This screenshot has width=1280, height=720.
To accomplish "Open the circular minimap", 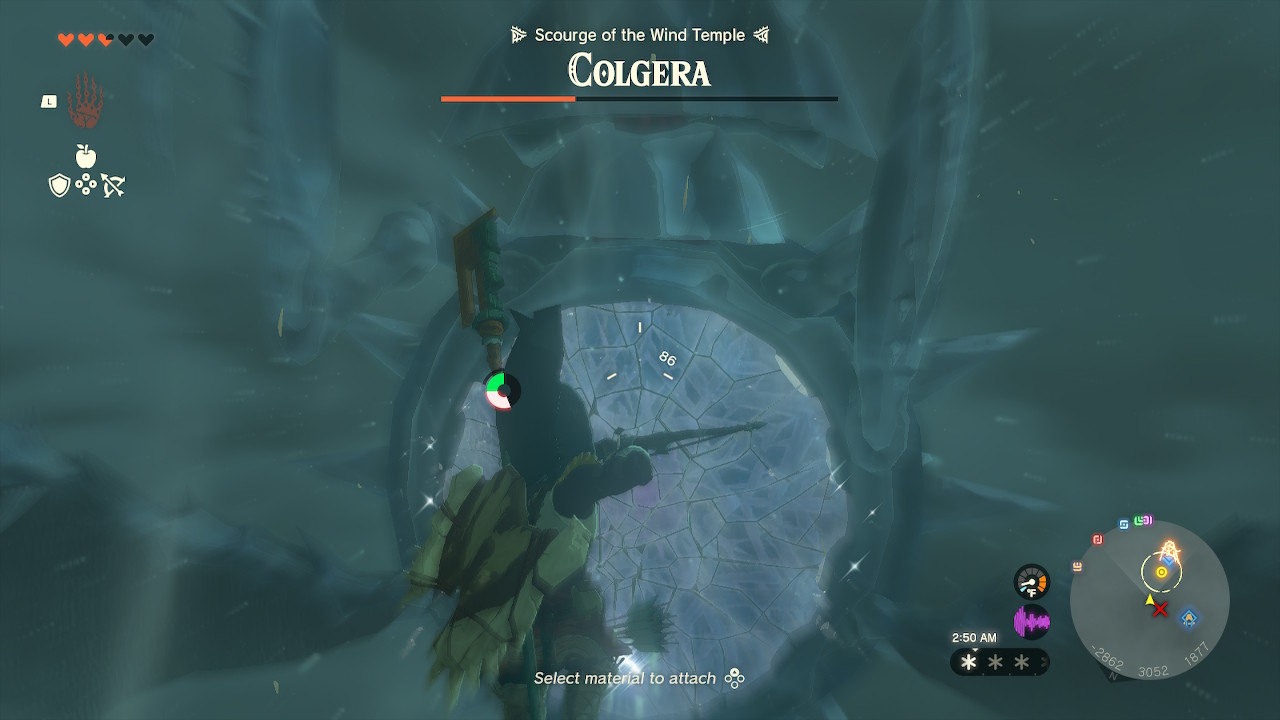I will click(x=1149, y=600).
